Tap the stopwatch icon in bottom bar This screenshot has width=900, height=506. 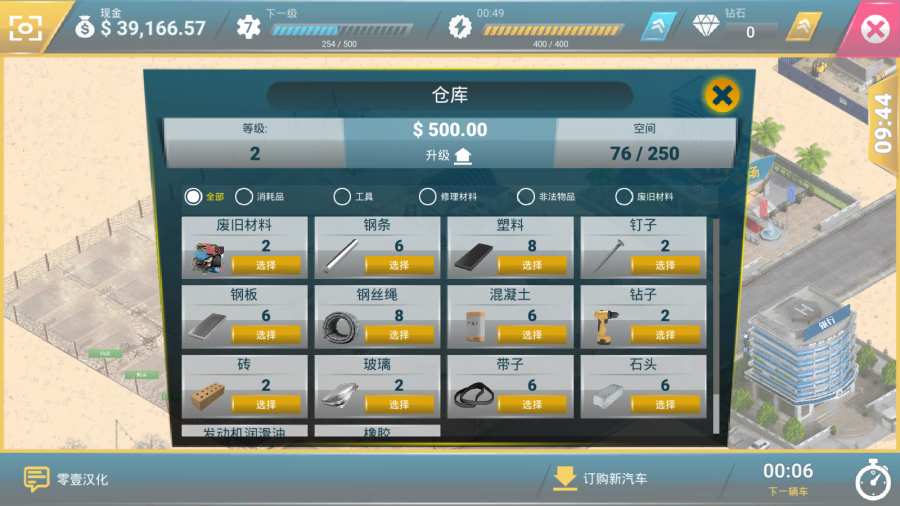coord(872,480)
